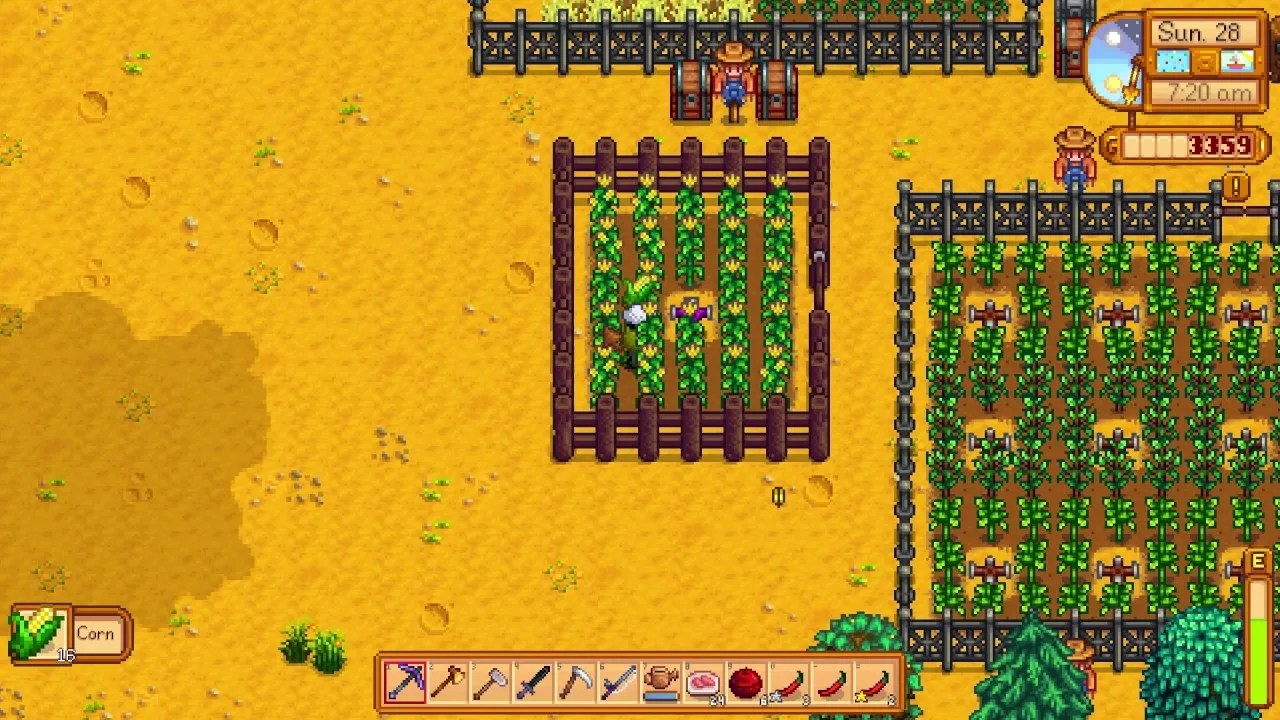Equip the Watering Can
This screenshot has width=1280, height=720.
tap(660, 683)
